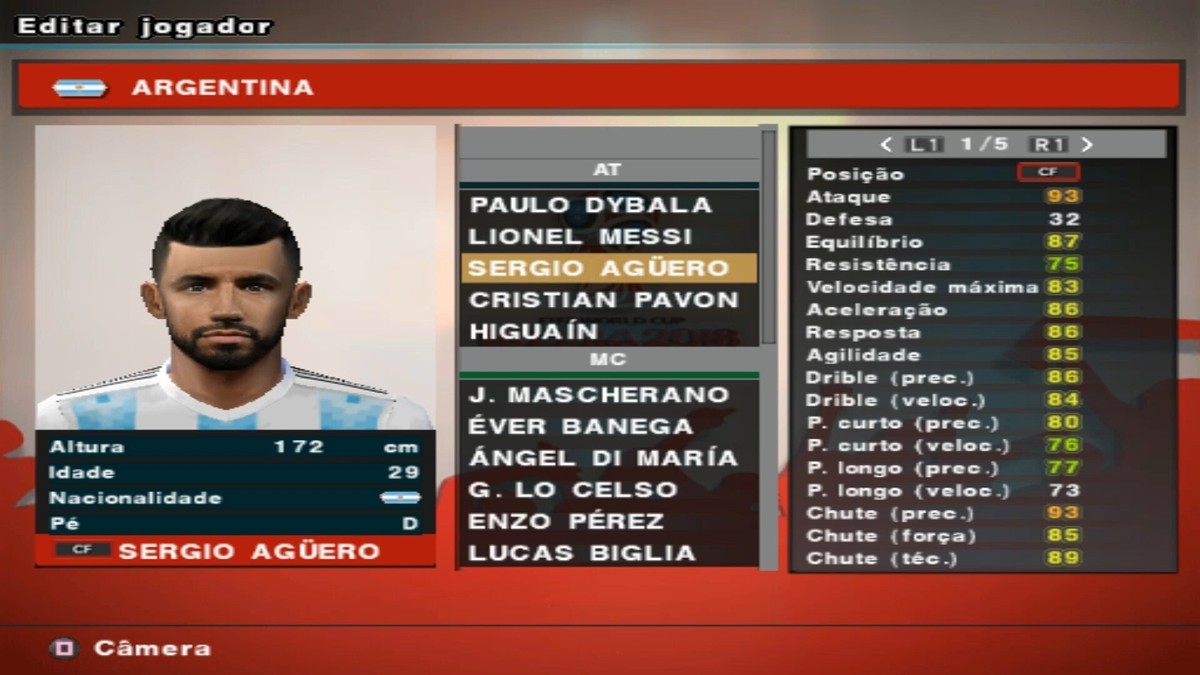Select Higuaín in the player list

534,331
